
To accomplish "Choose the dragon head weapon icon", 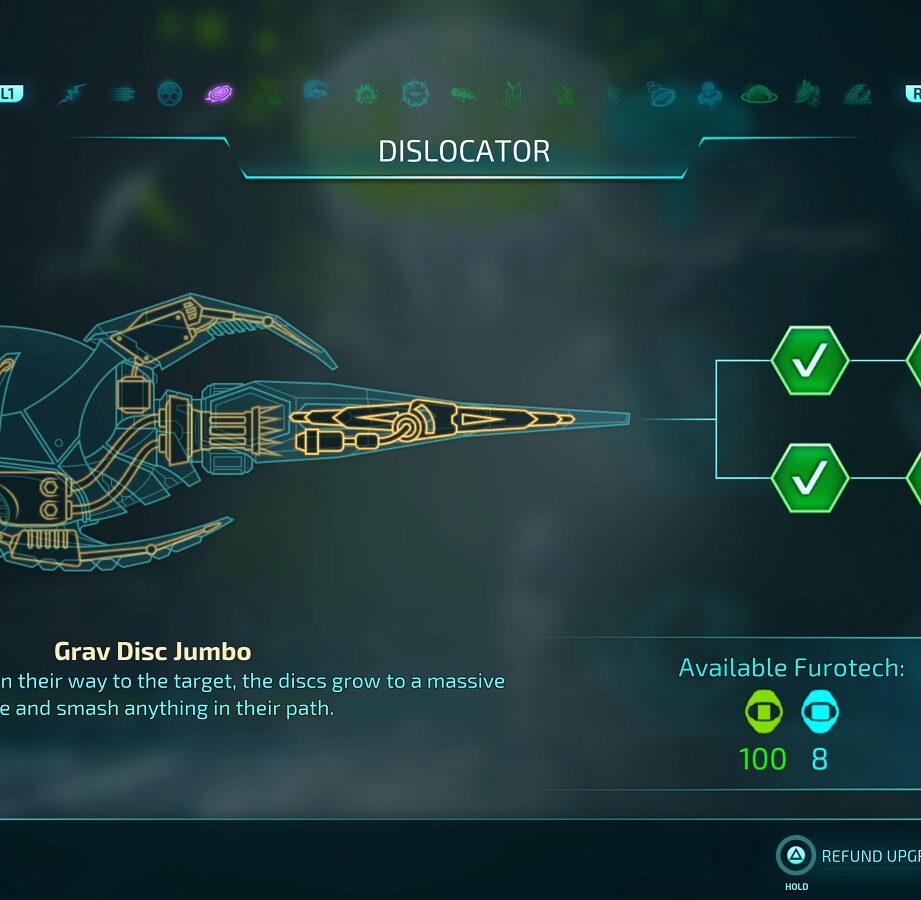I will (808, 94).
